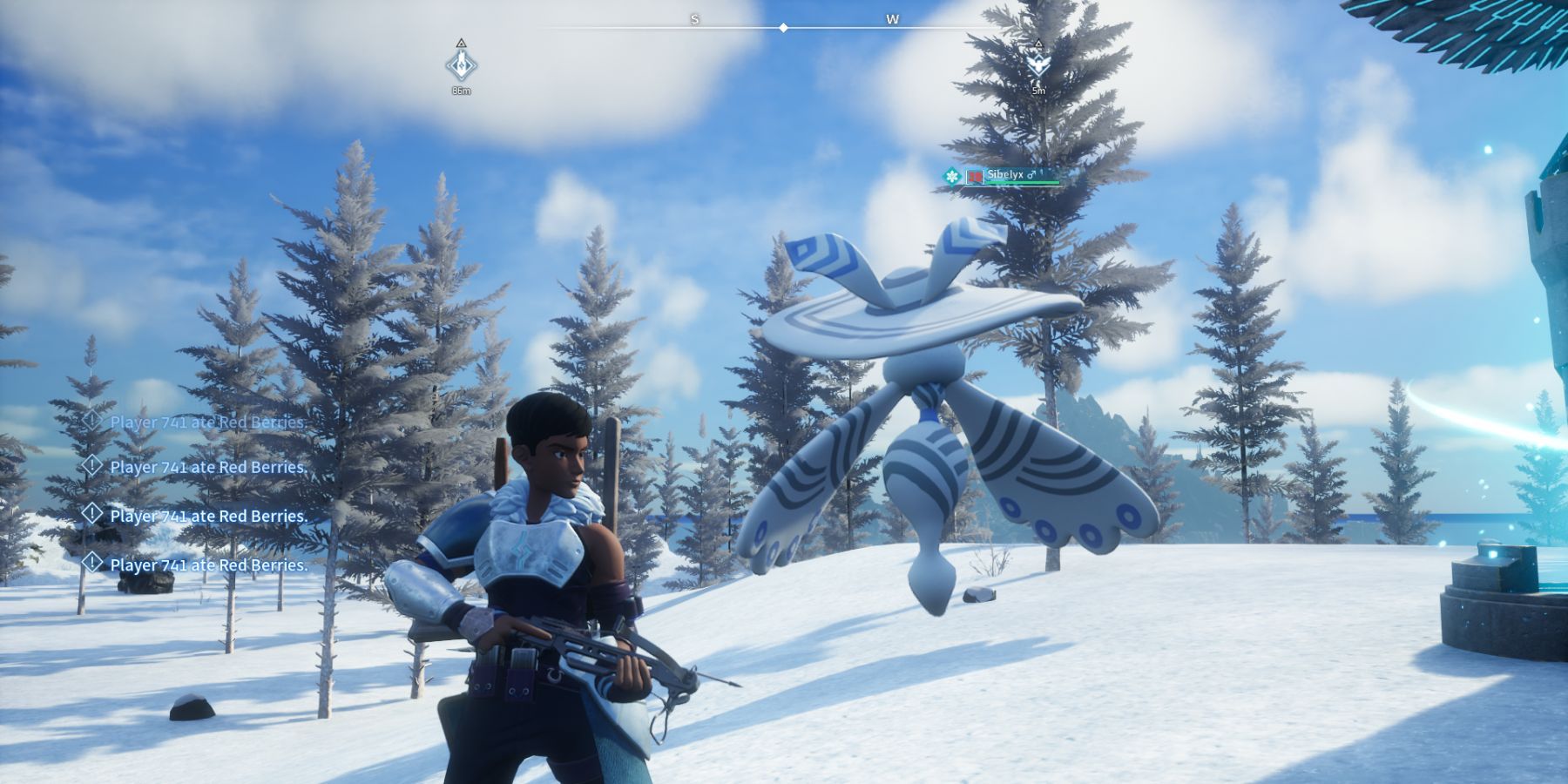Screen dimensions: 1568x784
Task: Select the compass heading diamond marker
Action: [x=783, y=27]
